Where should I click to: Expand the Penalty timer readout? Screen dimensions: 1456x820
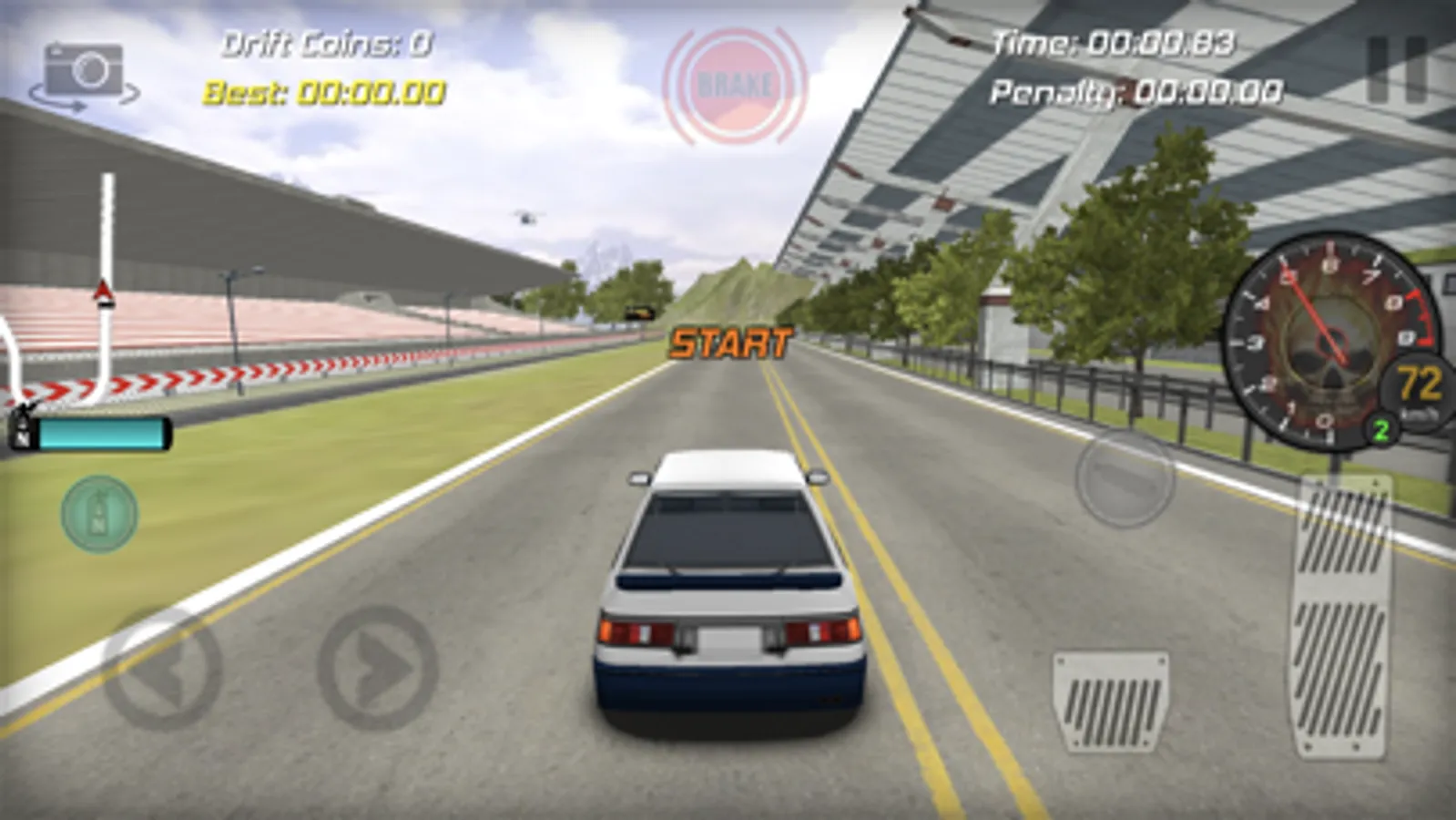[x=1136, y=91]
